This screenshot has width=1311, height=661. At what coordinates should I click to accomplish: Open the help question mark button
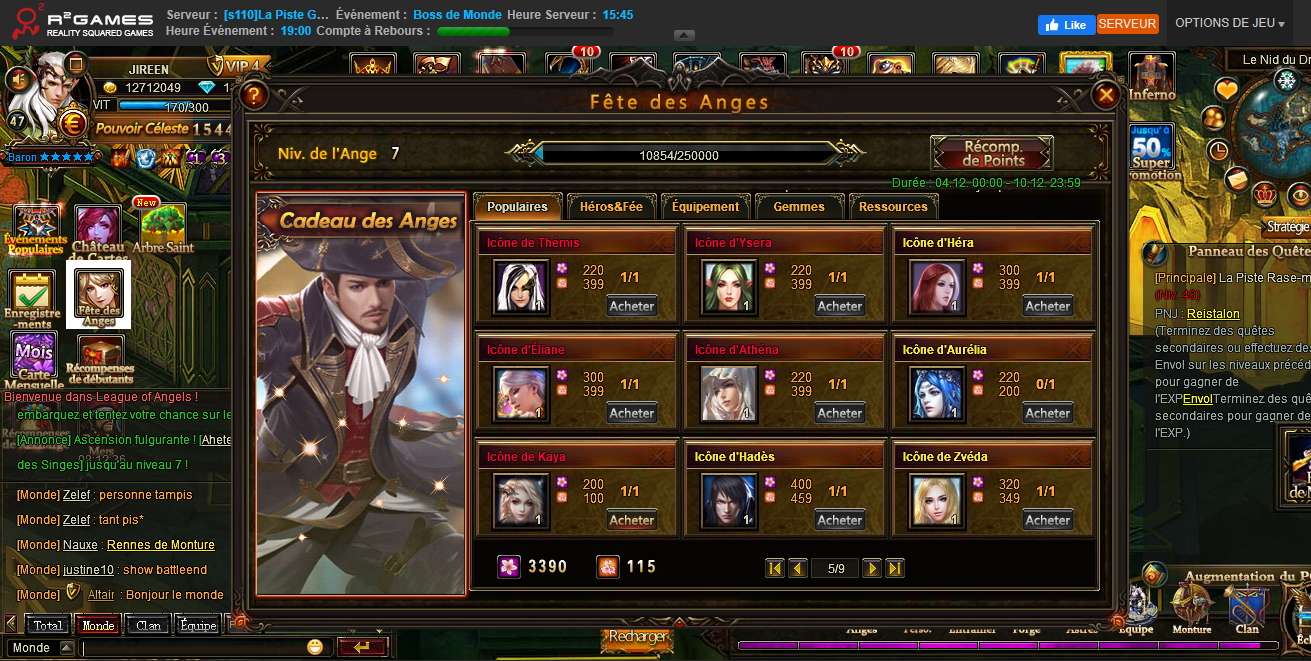254,95
